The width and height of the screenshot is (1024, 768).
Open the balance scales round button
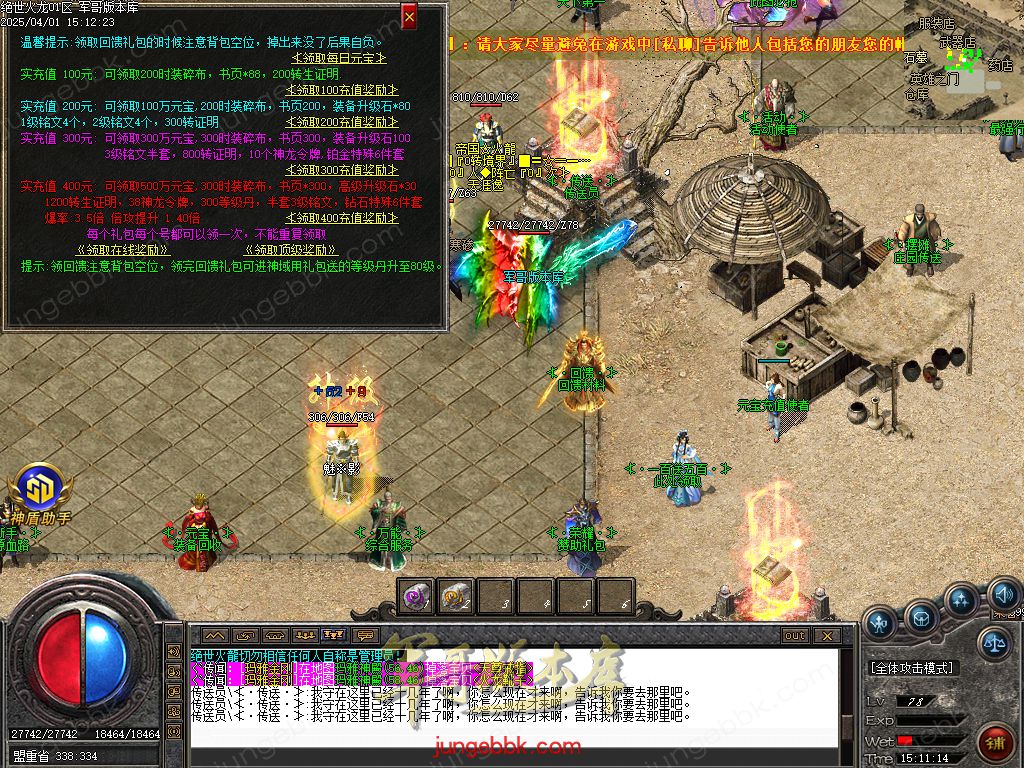pyautogui.click(x=994, y=643)
